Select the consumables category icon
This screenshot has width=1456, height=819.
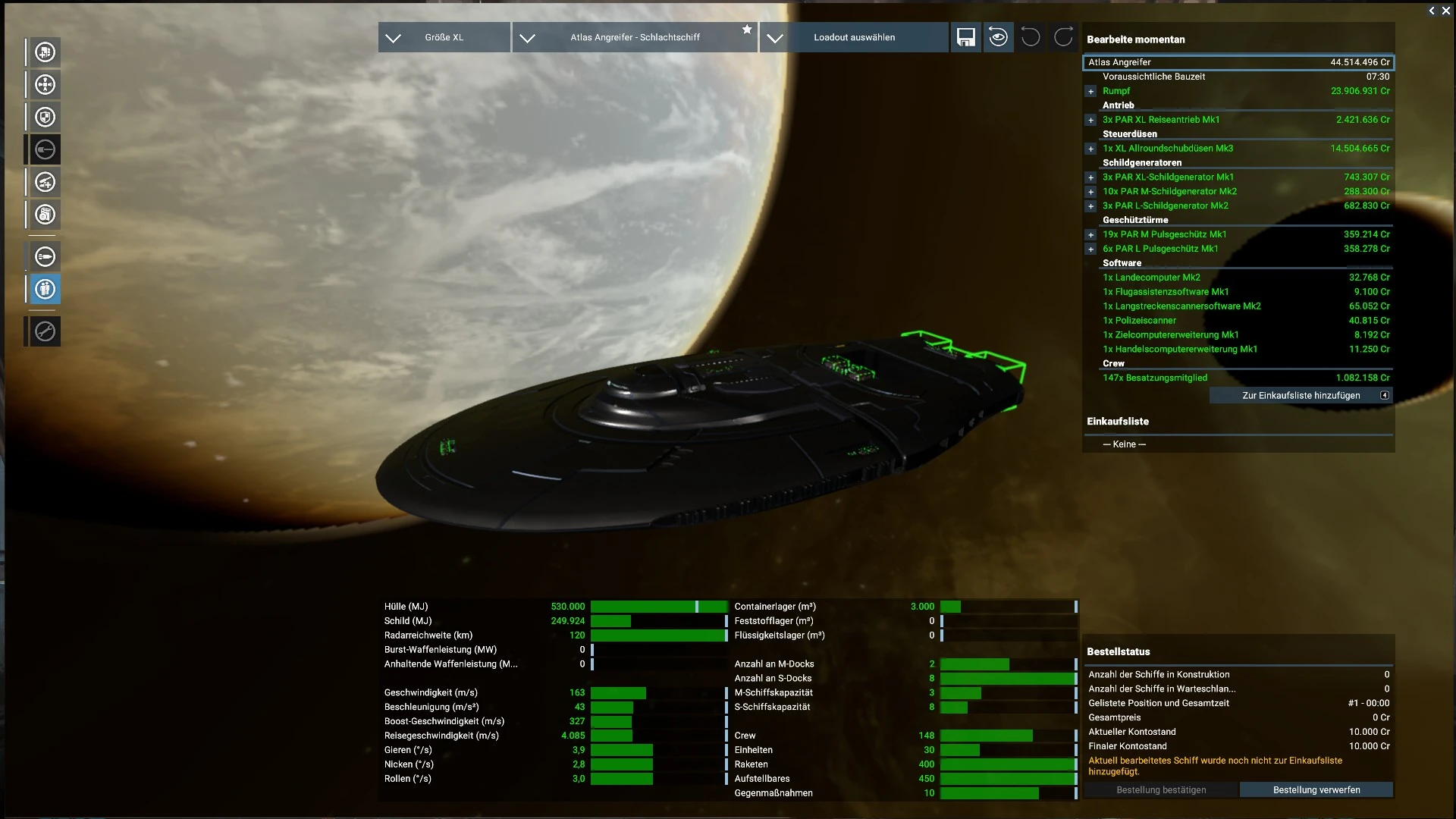pos(45,215)
